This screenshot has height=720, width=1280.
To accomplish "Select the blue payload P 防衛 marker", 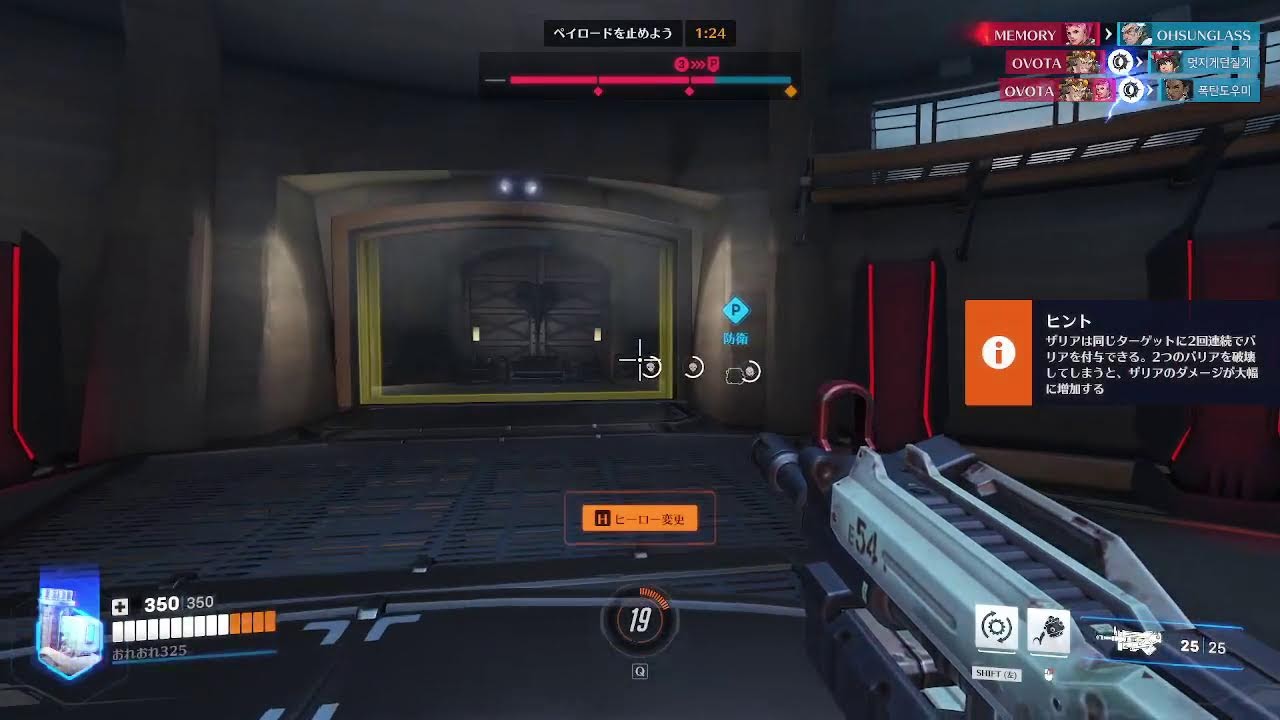I will 736,311.
